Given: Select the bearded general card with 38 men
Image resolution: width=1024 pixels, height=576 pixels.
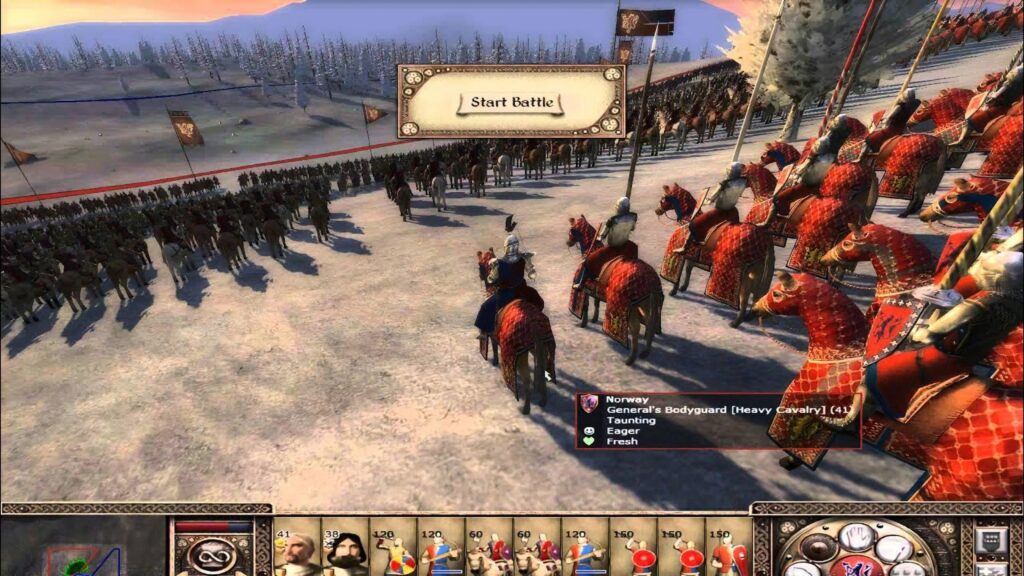Looking at the screenshot, I should click(345, 551).
